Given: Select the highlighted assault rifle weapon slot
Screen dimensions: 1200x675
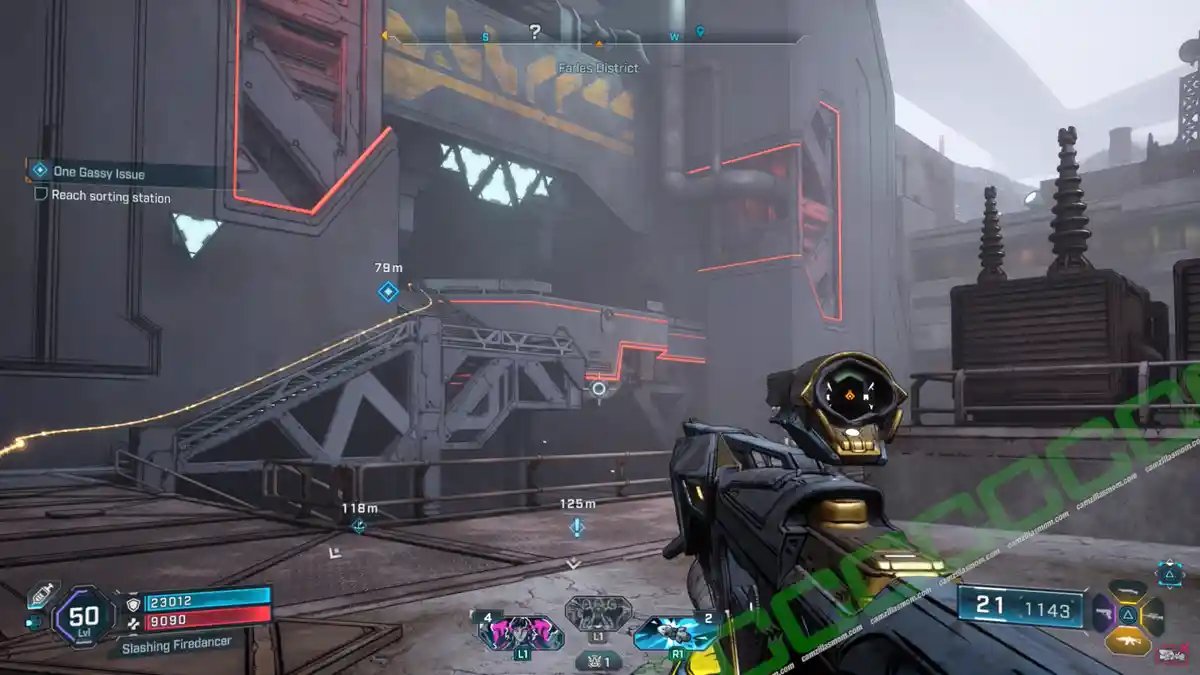Looking at the screenshot, I should (1128, 639).
